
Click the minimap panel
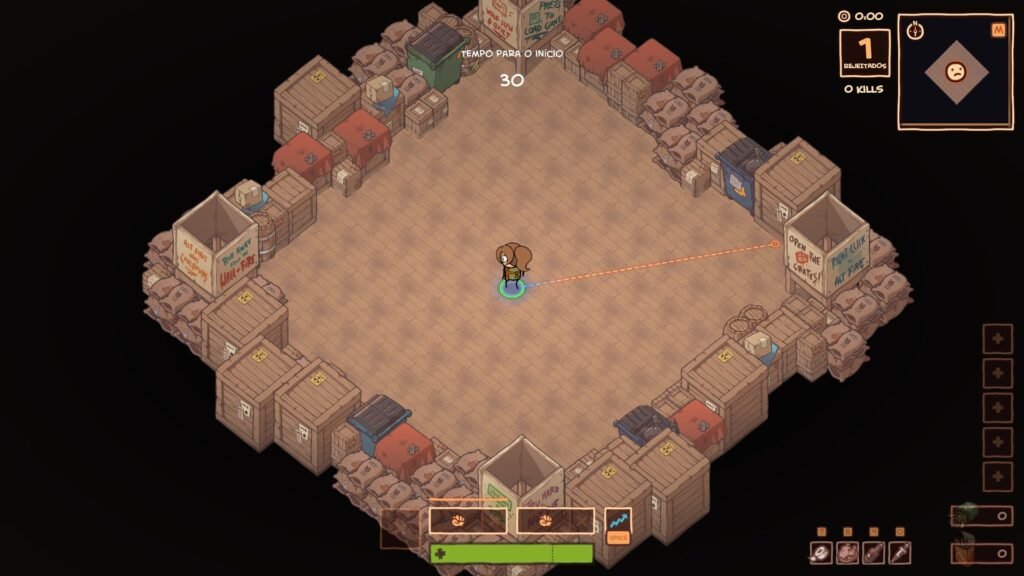point(954,72)
